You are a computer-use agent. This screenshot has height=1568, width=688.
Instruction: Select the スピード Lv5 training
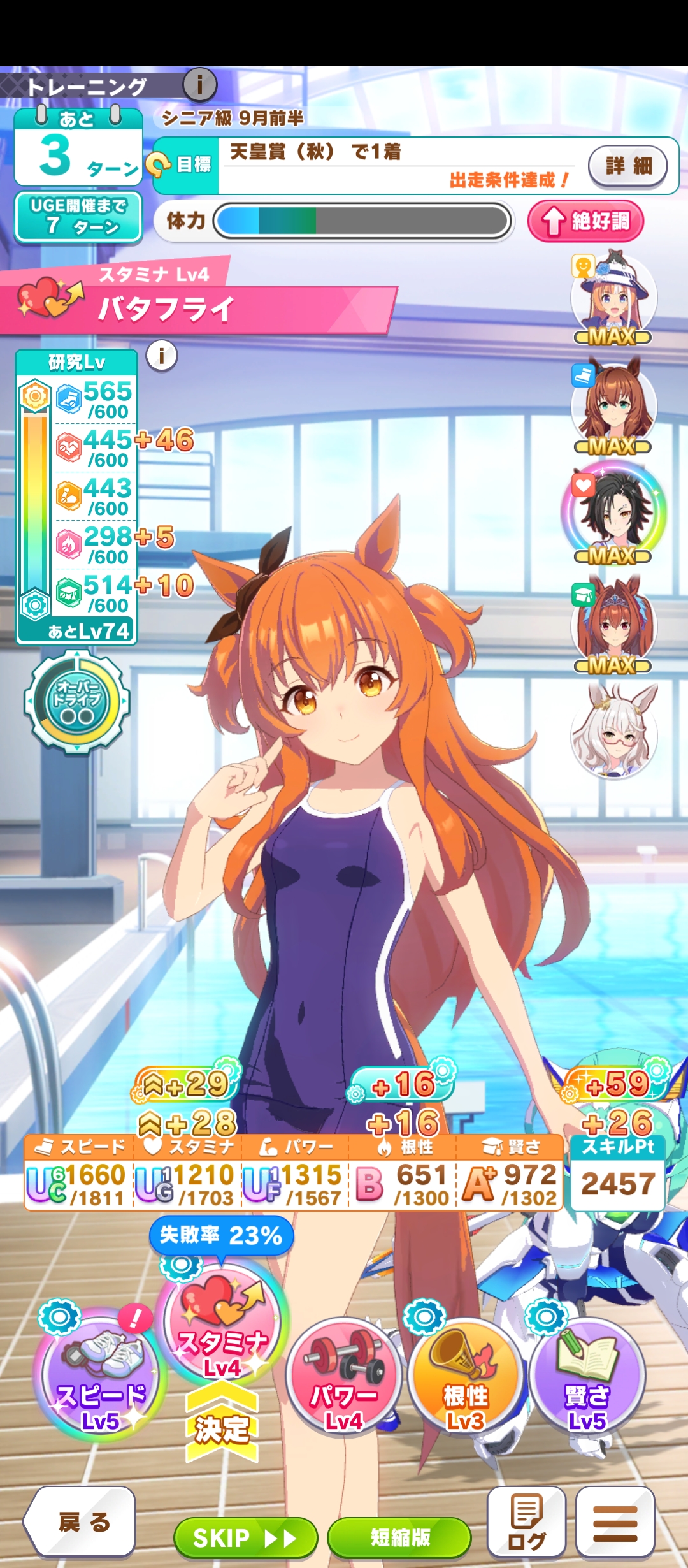pyautogui.click(x=100, y=1377)
